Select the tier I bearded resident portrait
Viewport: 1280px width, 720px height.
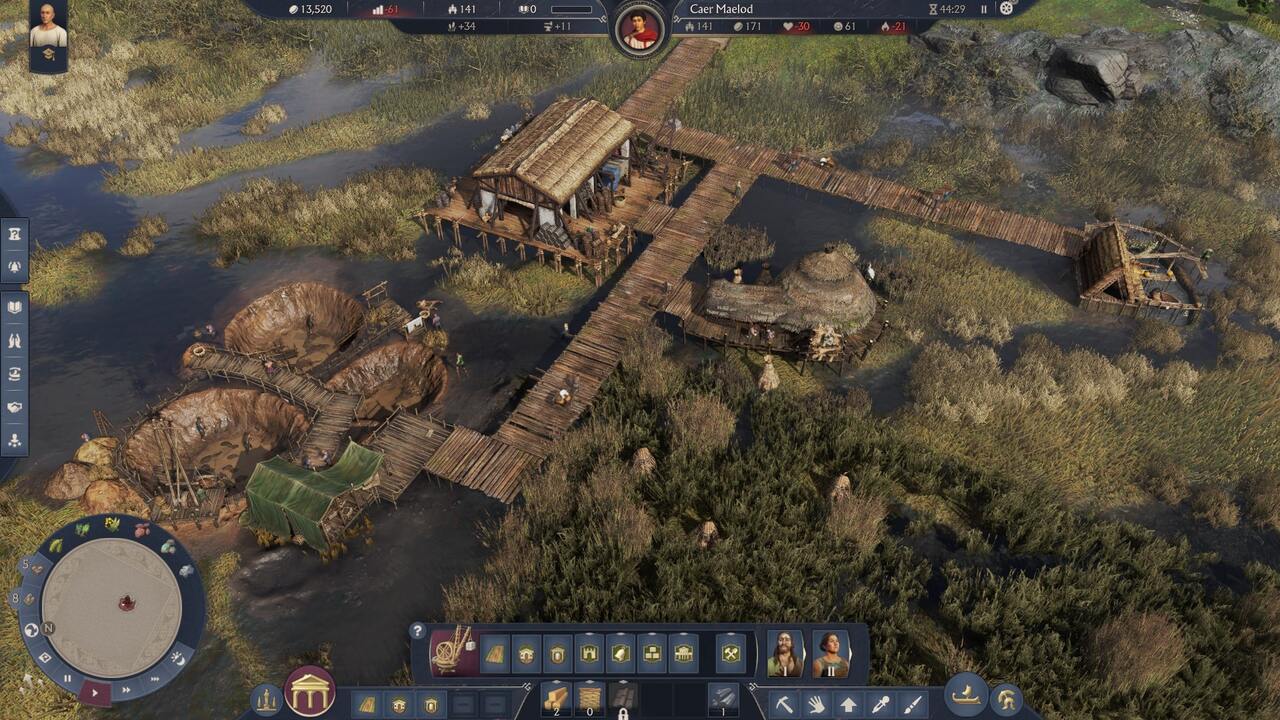pos(785,653)
